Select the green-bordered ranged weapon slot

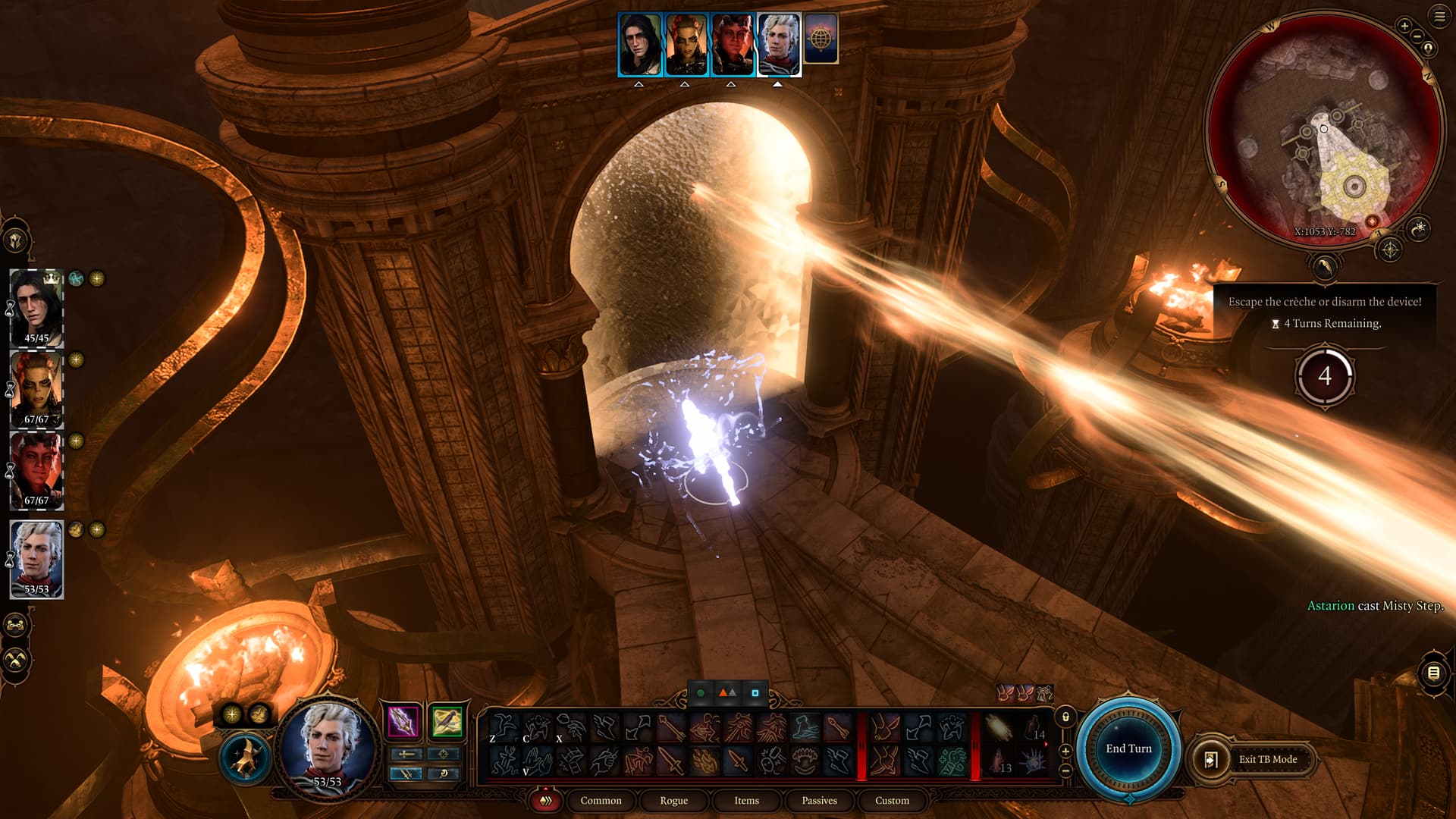pos(447,721)
